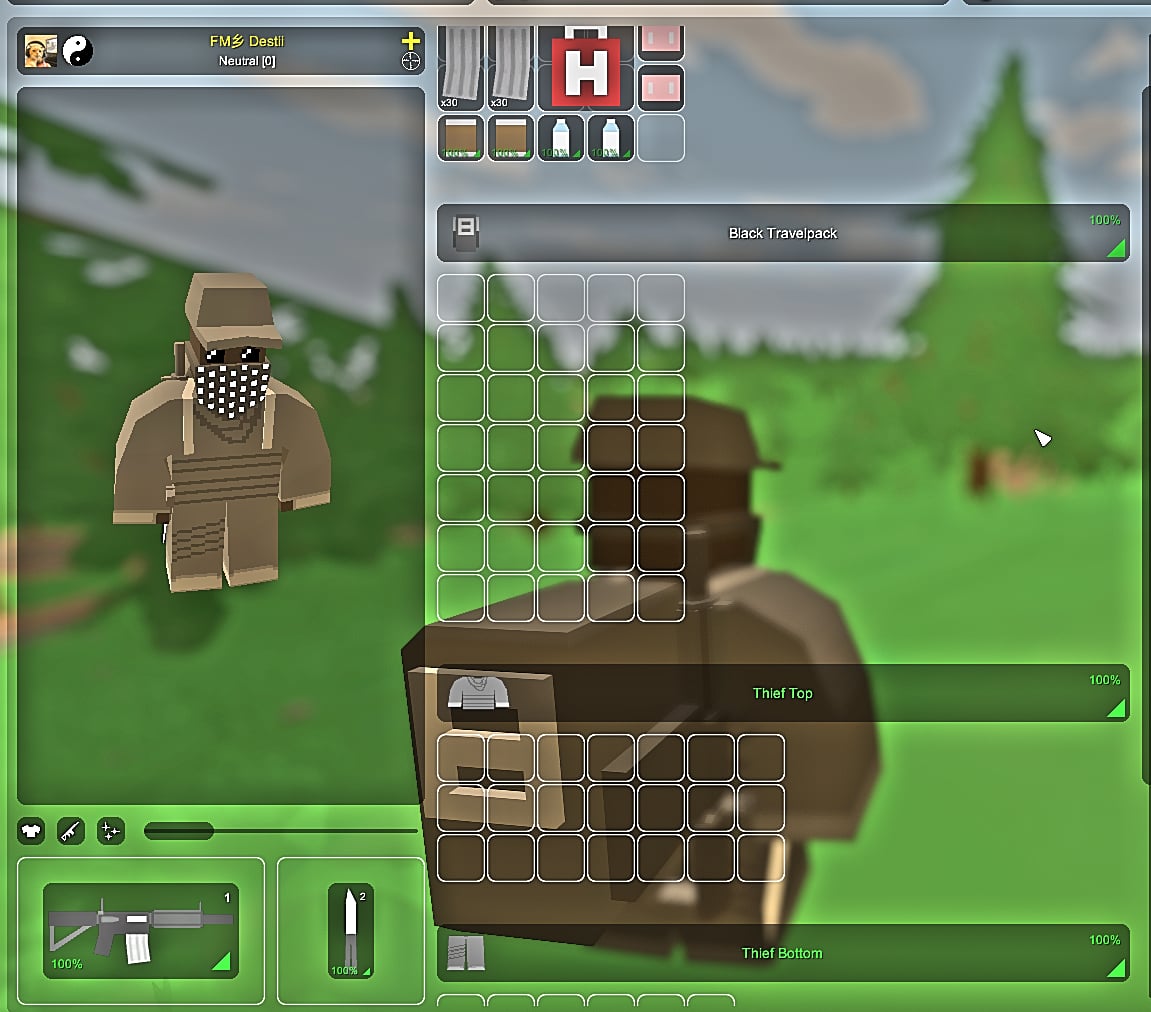Click the yellow plus icon
Viewport: 1151px width, 1012px height.
410,41
